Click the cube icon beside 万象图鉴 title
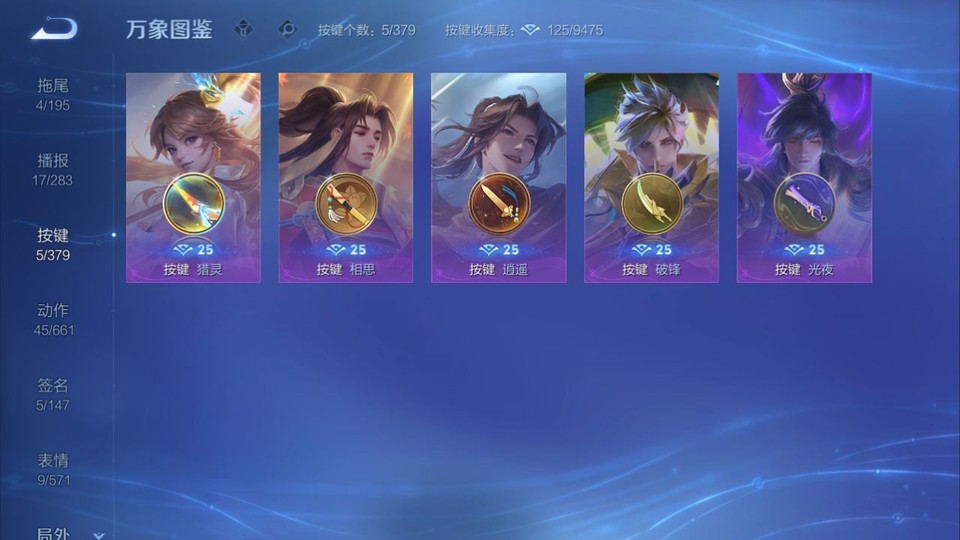960x540 pixels. click(243, 29)
